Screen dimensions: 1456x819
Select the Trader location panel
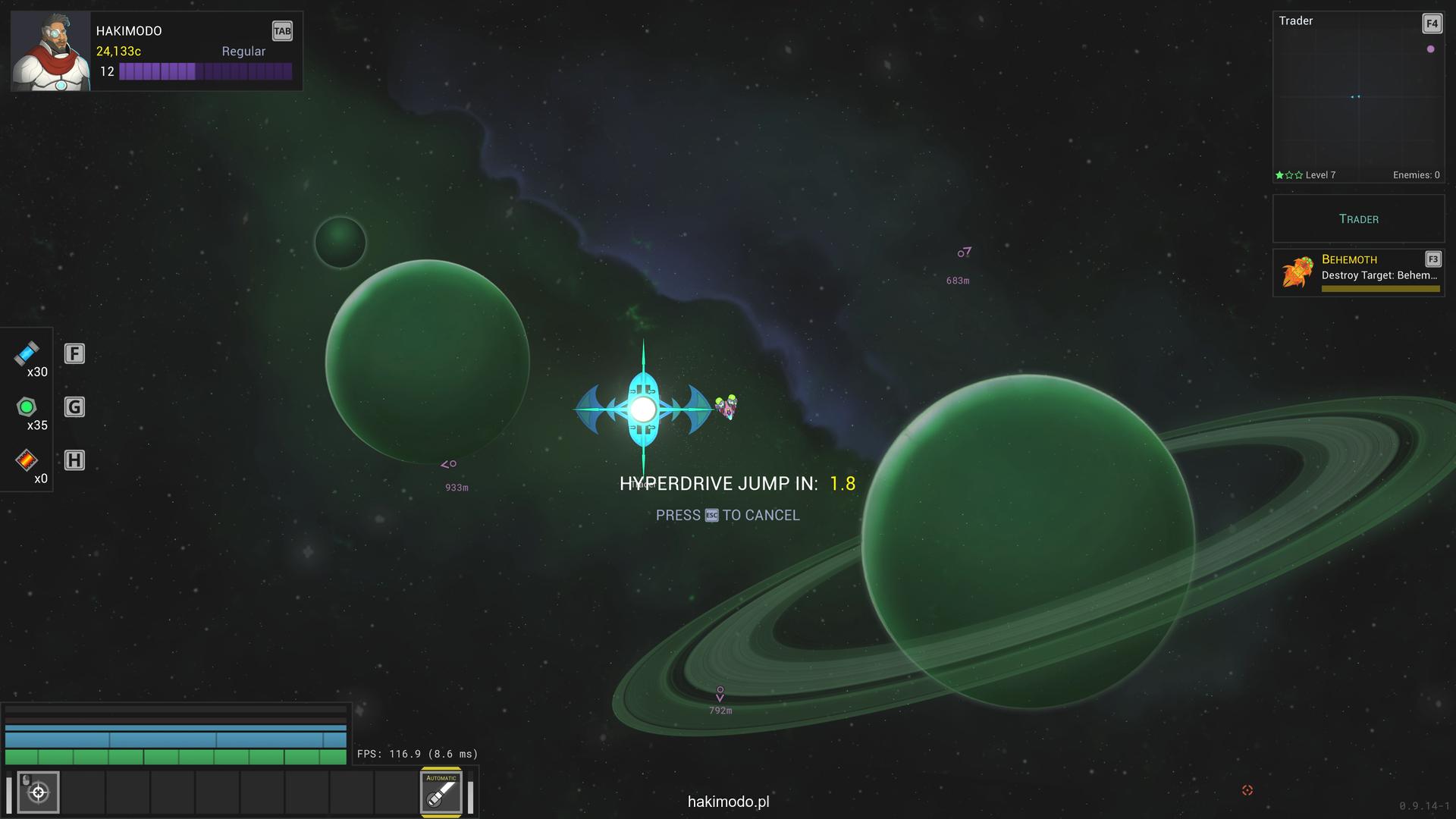coord(1358,219)
